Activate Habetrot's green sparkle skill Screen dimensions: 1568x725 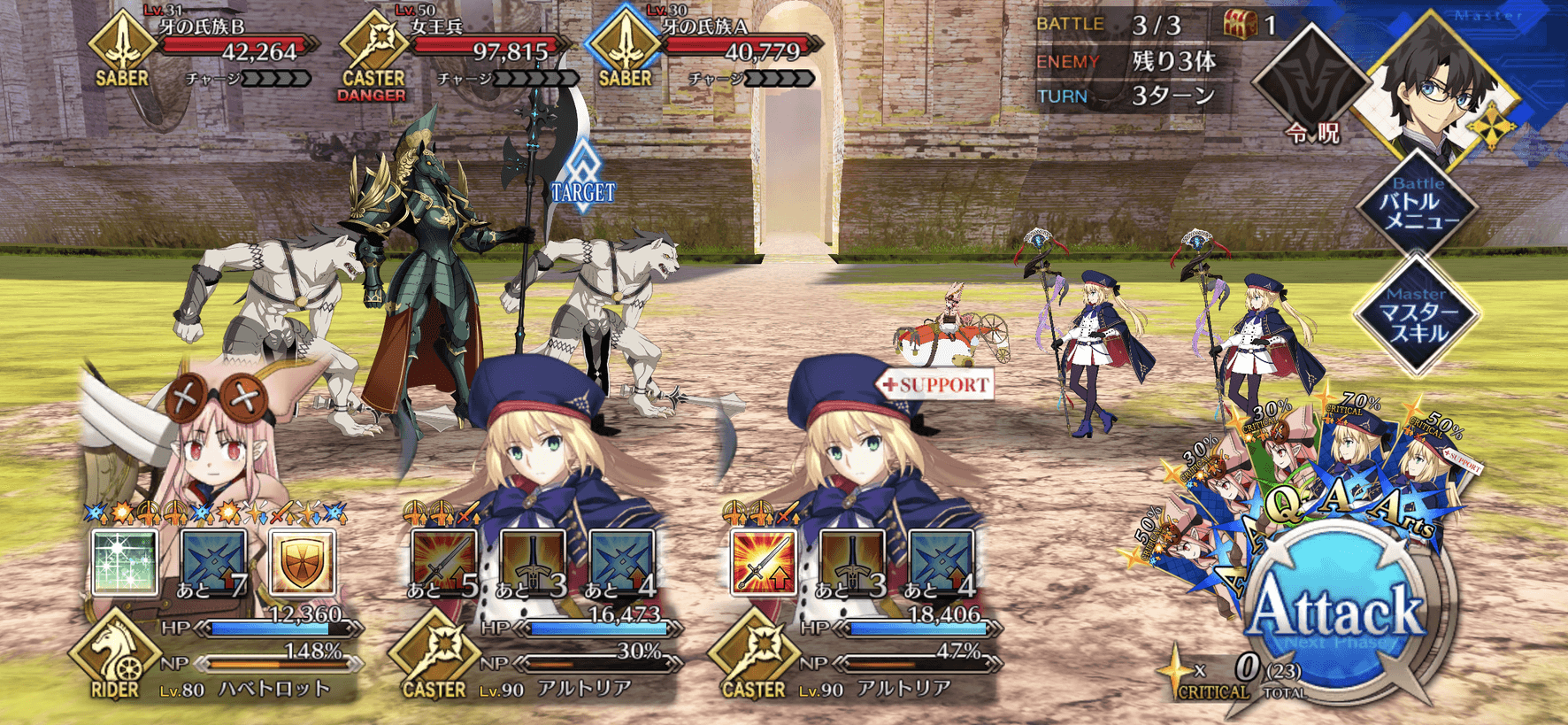[x=126, y=563]
